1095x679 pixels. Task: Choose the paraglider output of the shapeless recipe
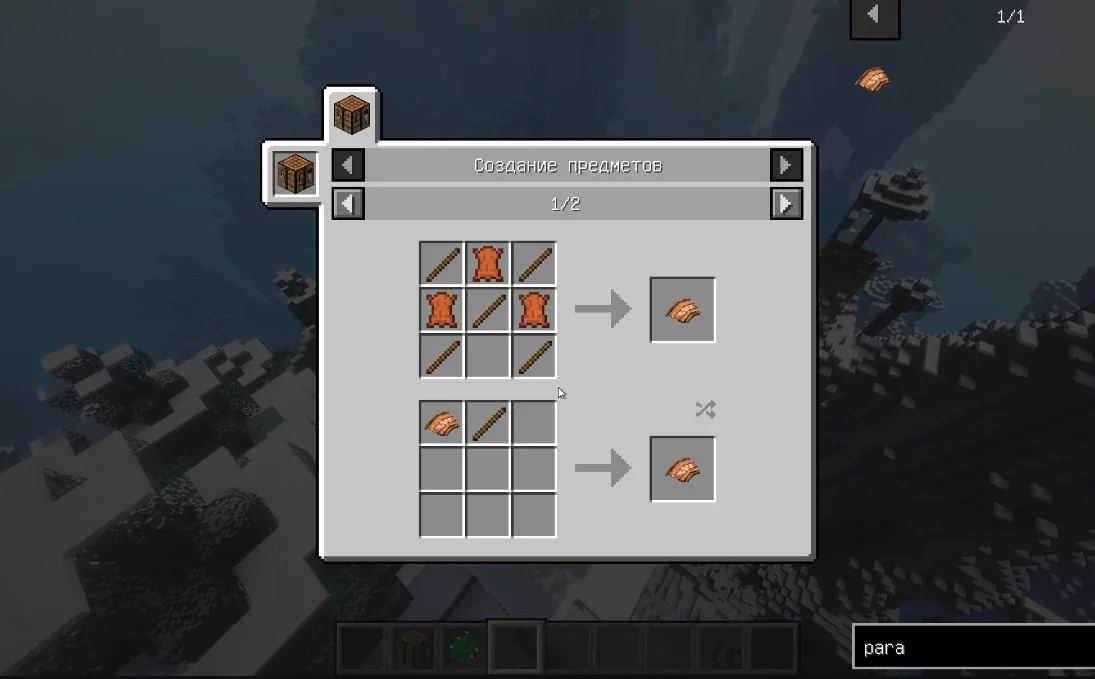(x=683, y=469)
